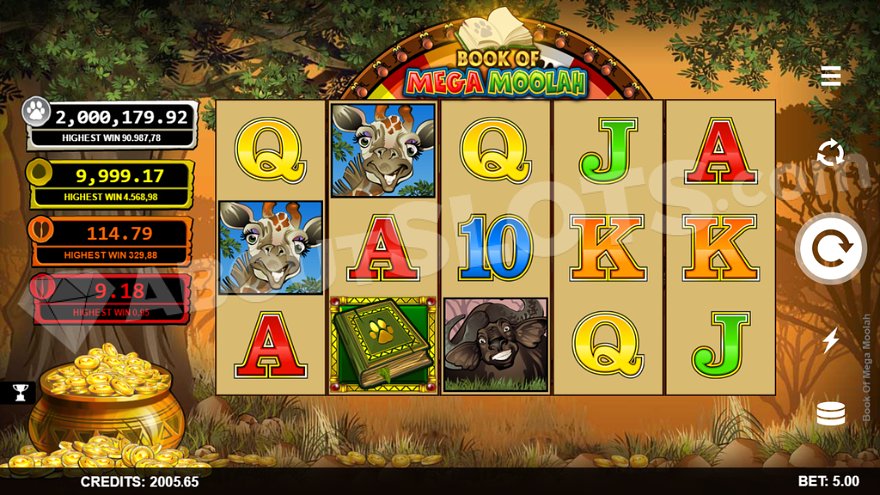Open the trophy icon panel
Viewport: 880px width, 495px height.
point(18,392)
